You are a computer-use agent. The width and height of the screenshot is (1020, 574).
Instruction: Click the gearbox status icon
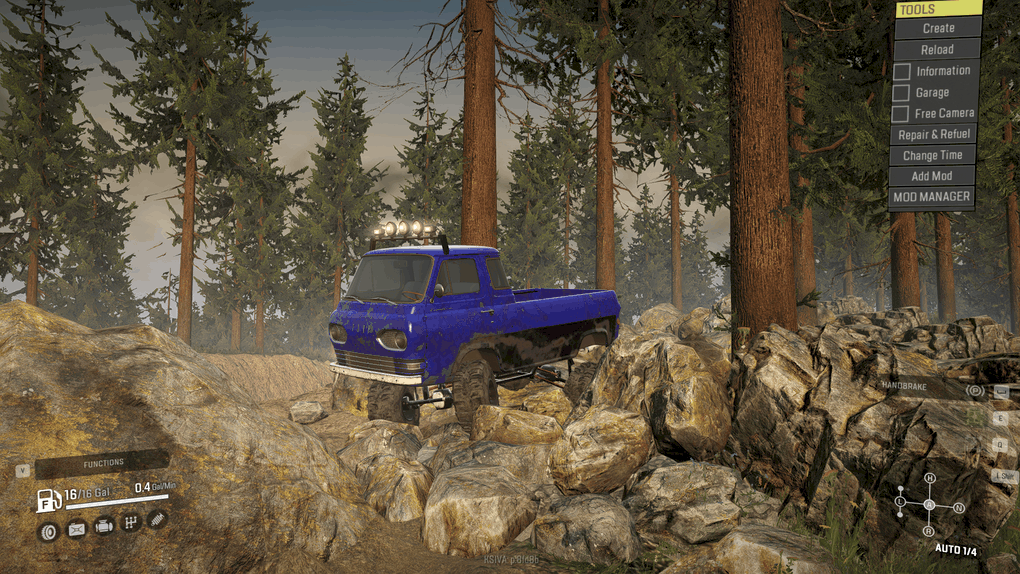point(130,523)
